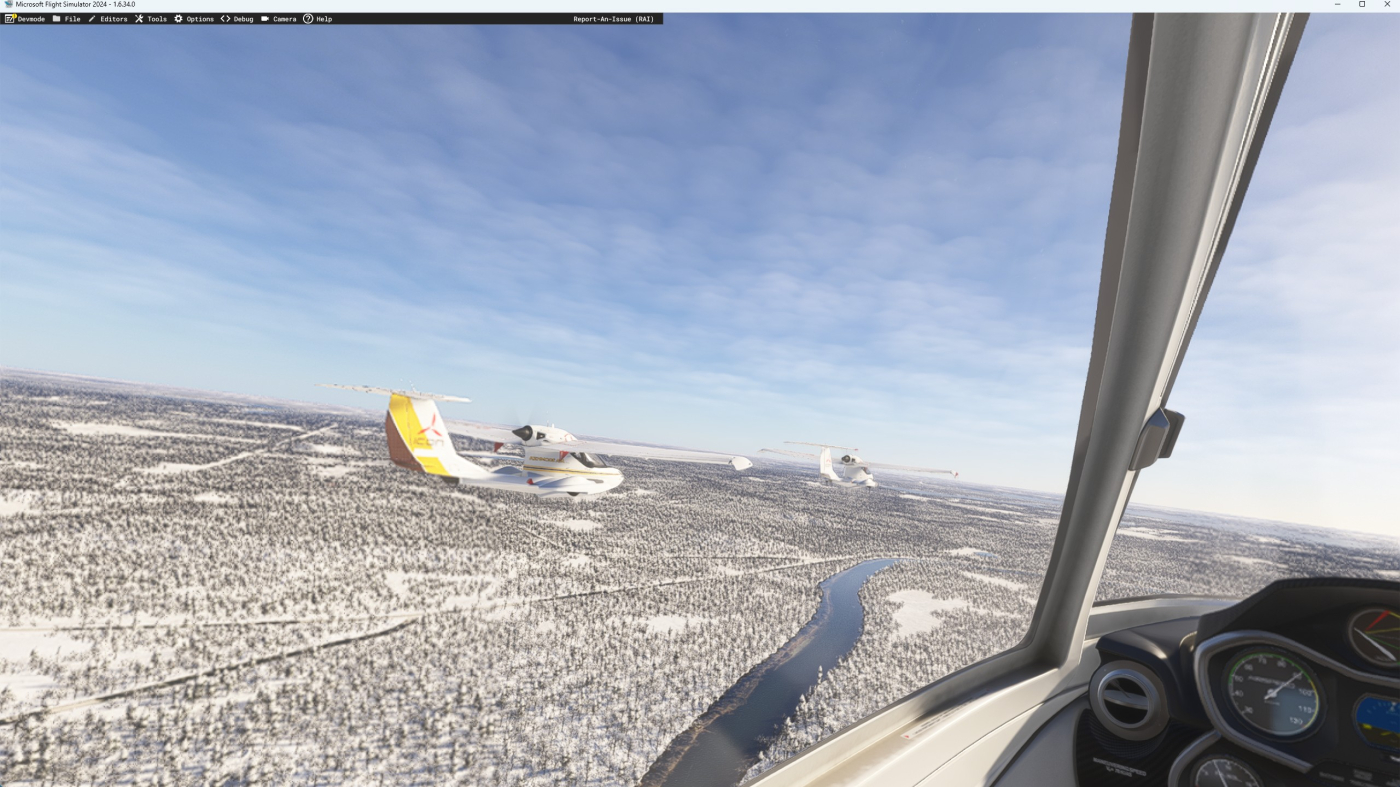Open the Camera menu

(279, 19)
